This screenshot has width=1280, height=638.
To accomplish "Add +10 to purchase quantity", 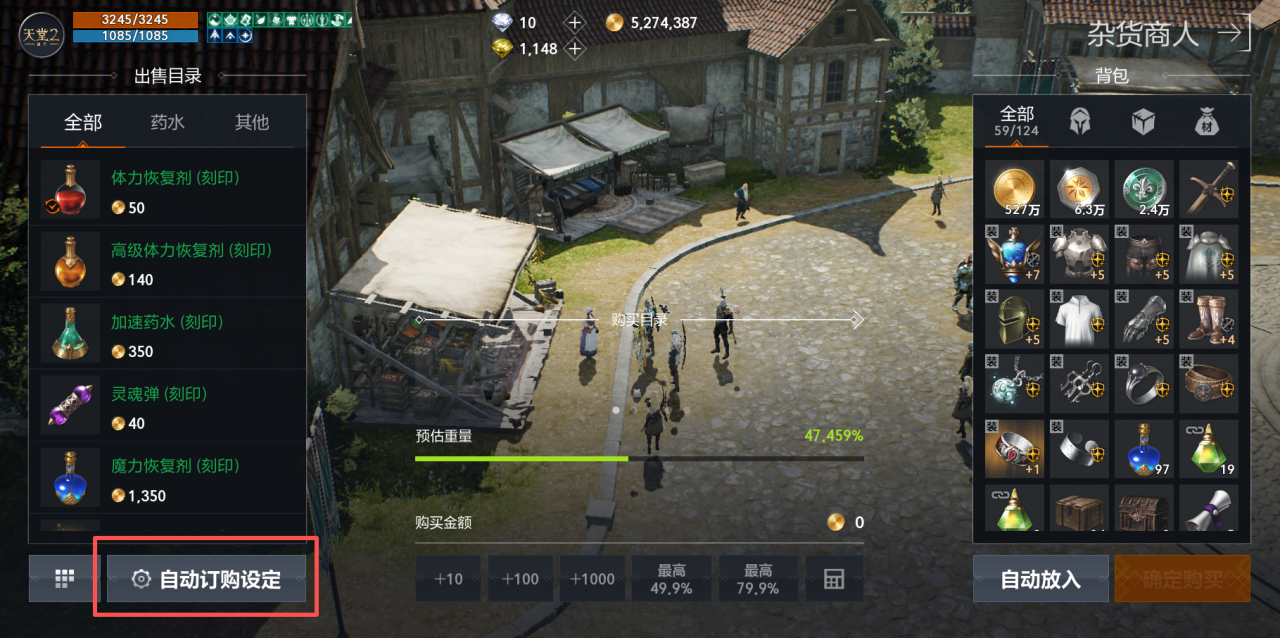I will [448, 579].
